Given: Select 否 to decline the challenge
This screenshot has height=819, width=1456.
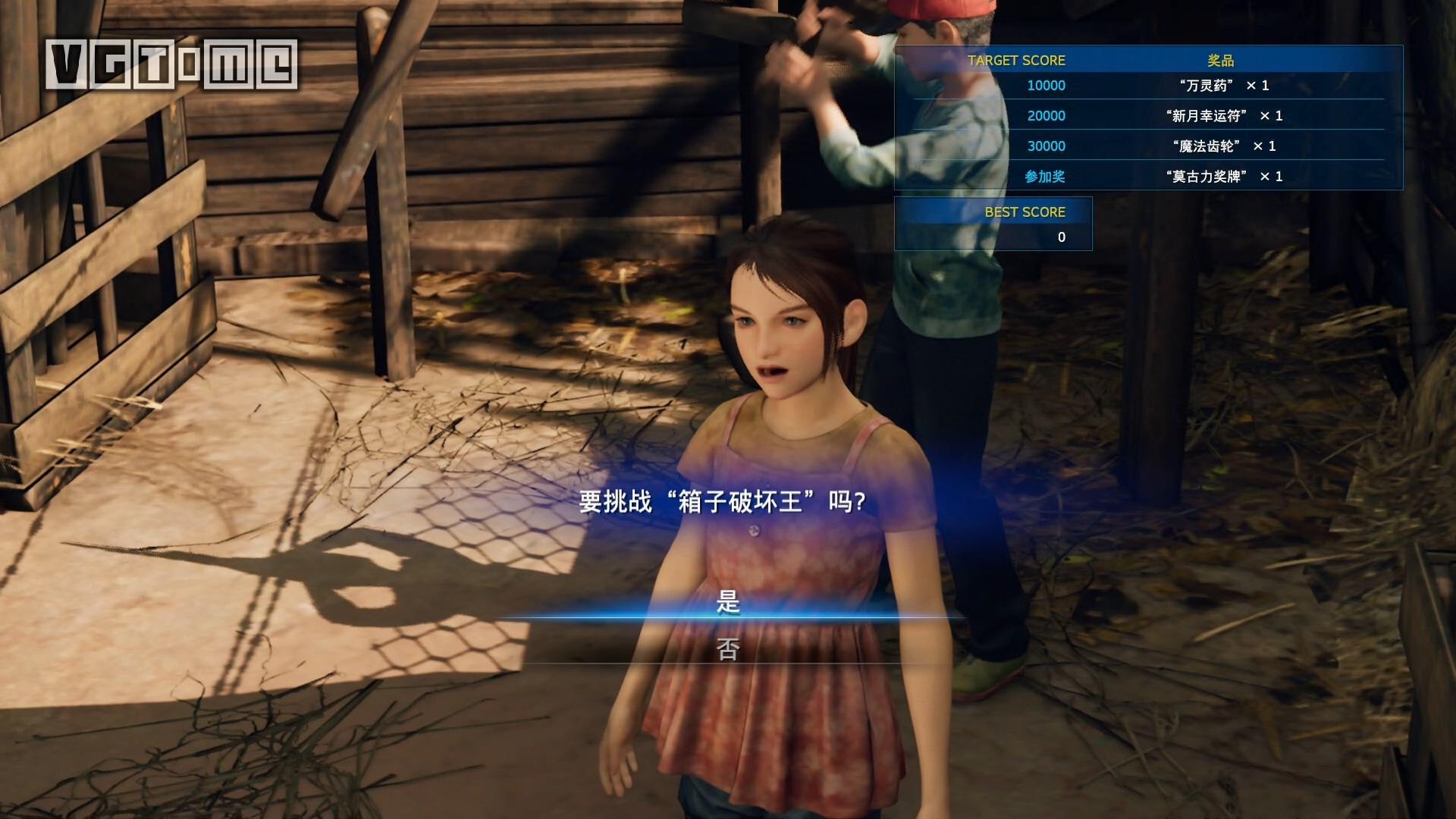Looking at the screenshot, I should [x=728, y=649].
